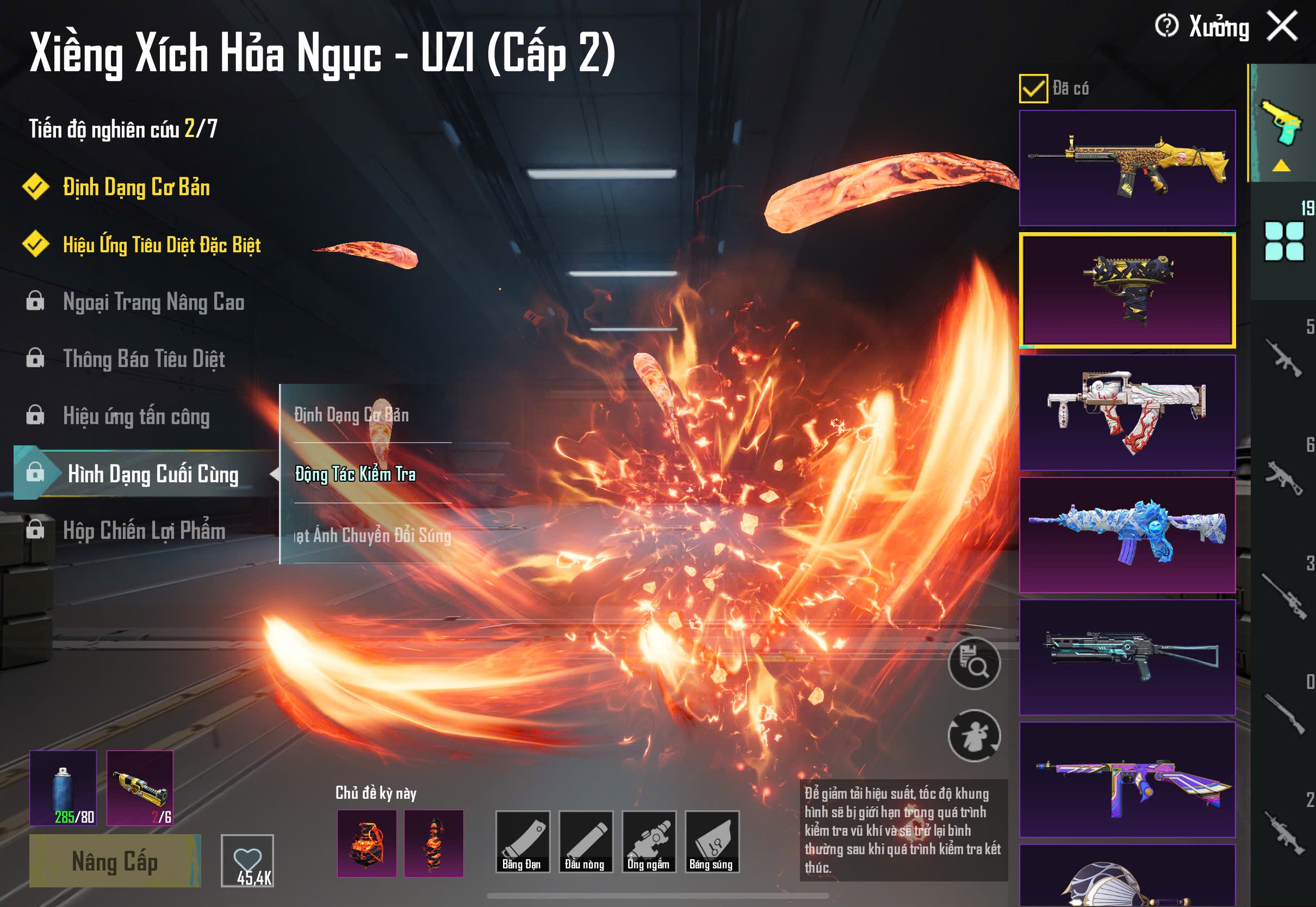Choose the Ống ngắm scope slot
The height and width of the screenshot is (907, 1316).
point(648,842)
